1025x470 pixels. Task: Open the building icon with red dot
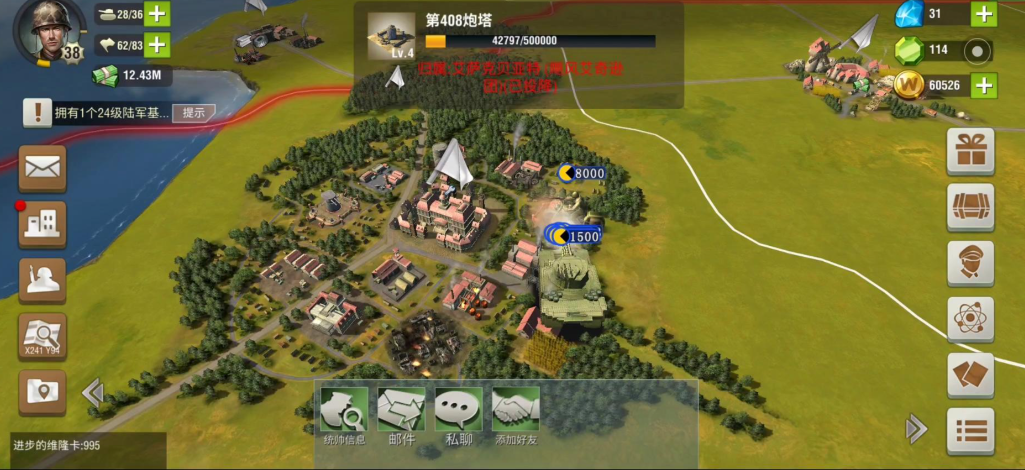tap(42, 224)
